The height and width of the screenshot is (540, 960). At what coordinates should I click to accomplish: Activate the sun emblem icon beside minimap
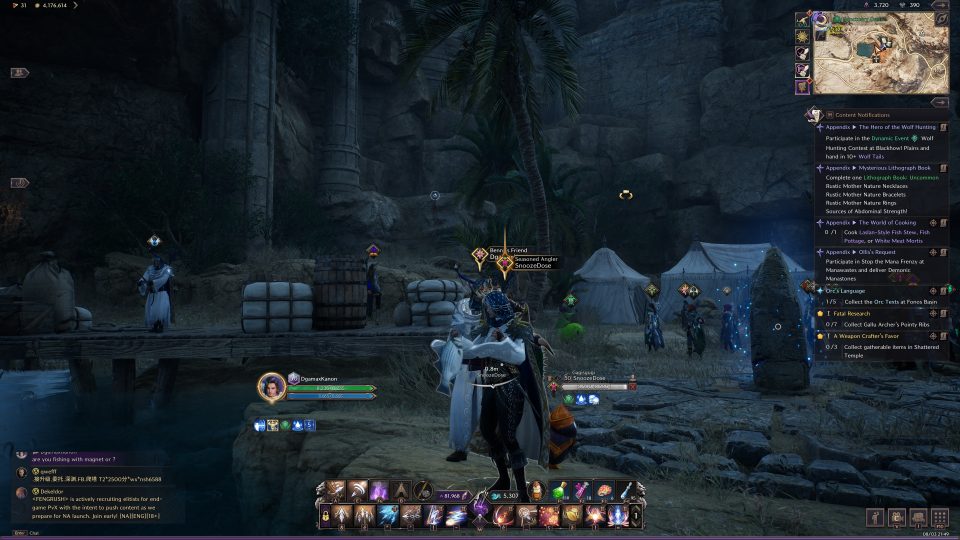pos(803,37)
